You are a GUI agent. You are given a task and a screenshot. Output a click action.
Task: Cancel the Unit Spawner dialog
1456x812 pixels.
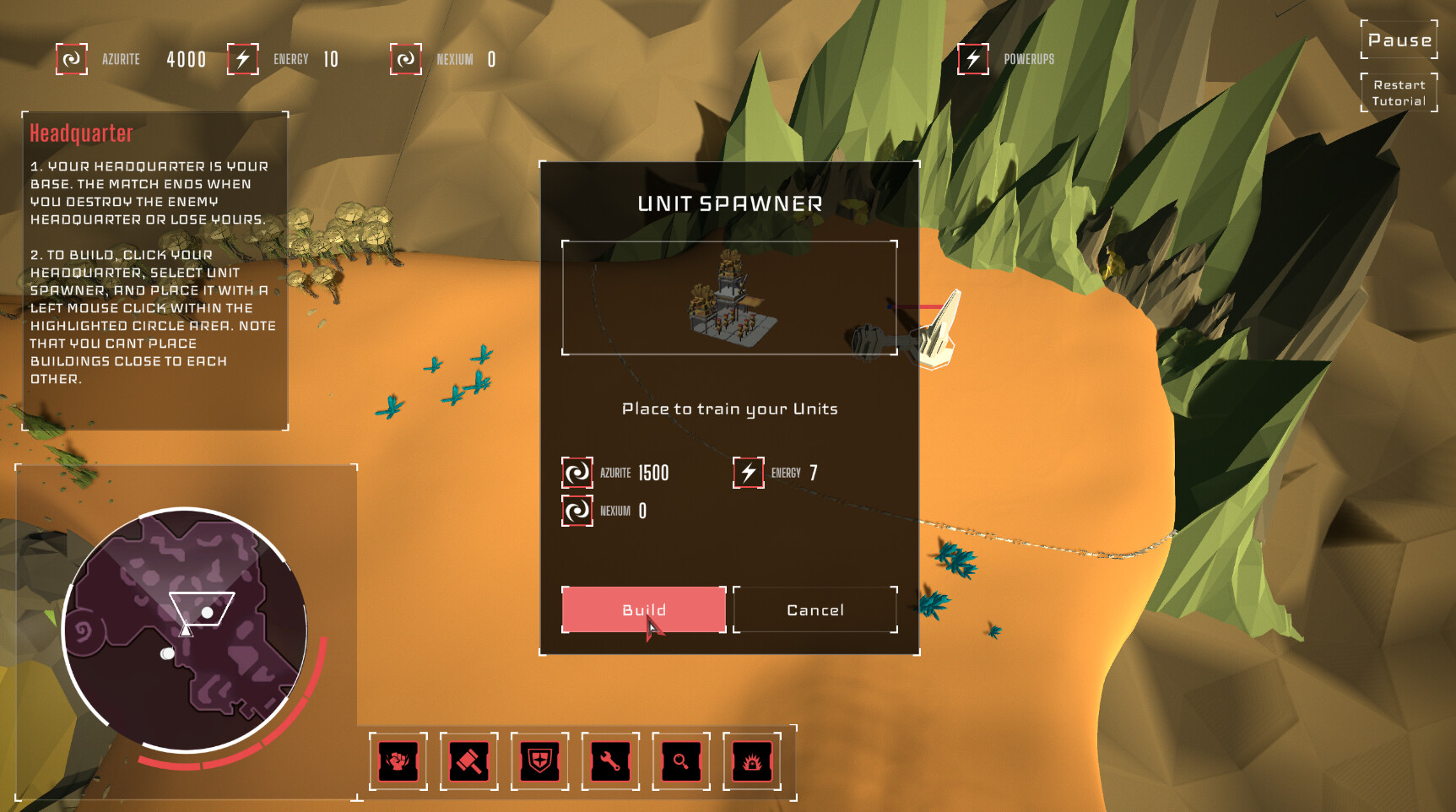click(x=815, y=609)
